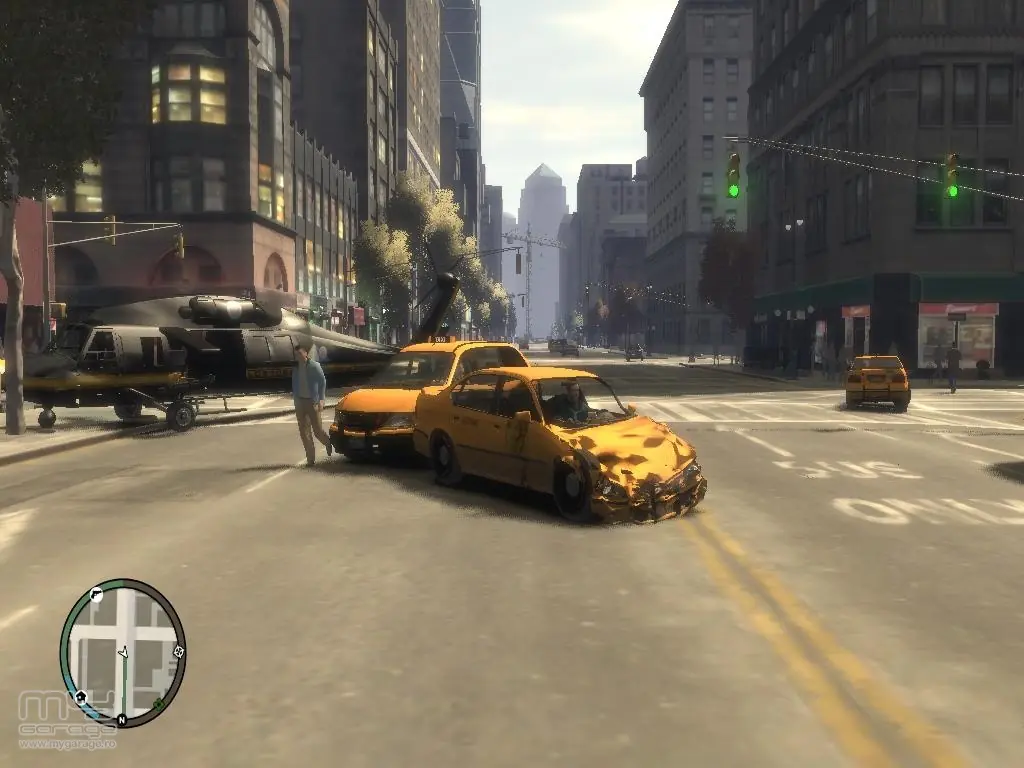Click the green clover blip on the radar
Image resolution: width=1024 pixels, height=768 pixels.
[x=159, y=704]
